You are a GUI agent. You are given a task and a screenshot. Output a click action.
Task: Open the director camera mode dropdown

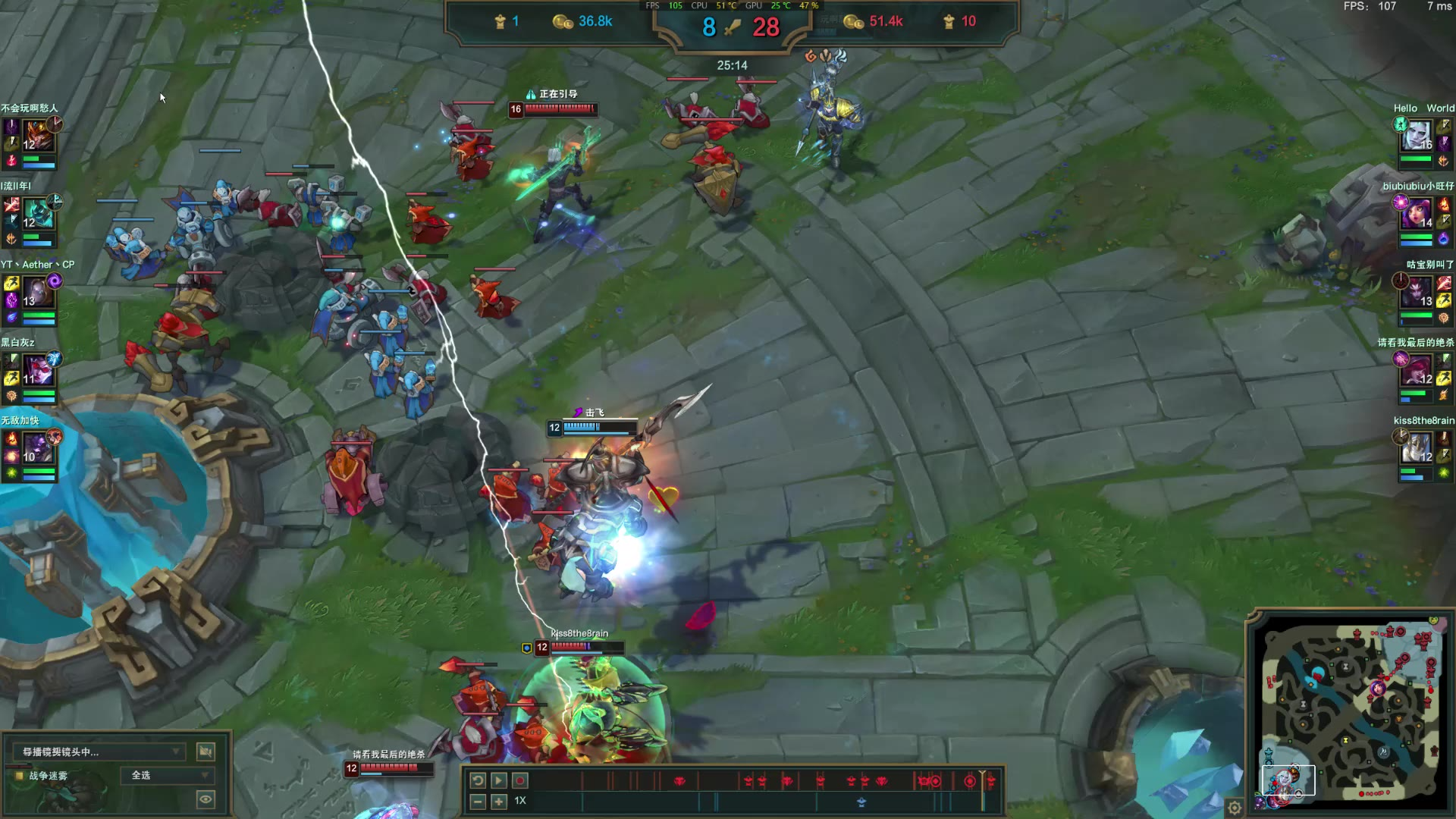[x=99, y=752]
